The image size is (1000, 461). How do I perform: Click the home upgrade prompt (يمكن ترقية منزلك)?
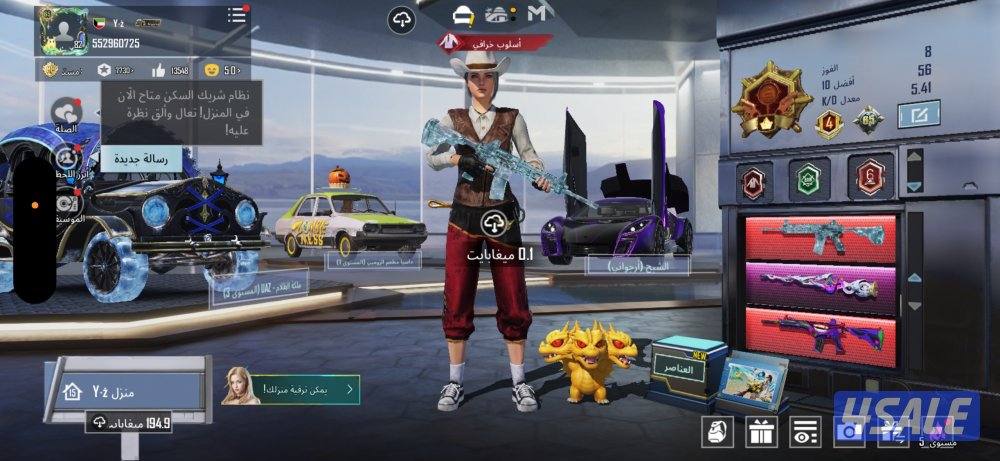tap(291, 388)
